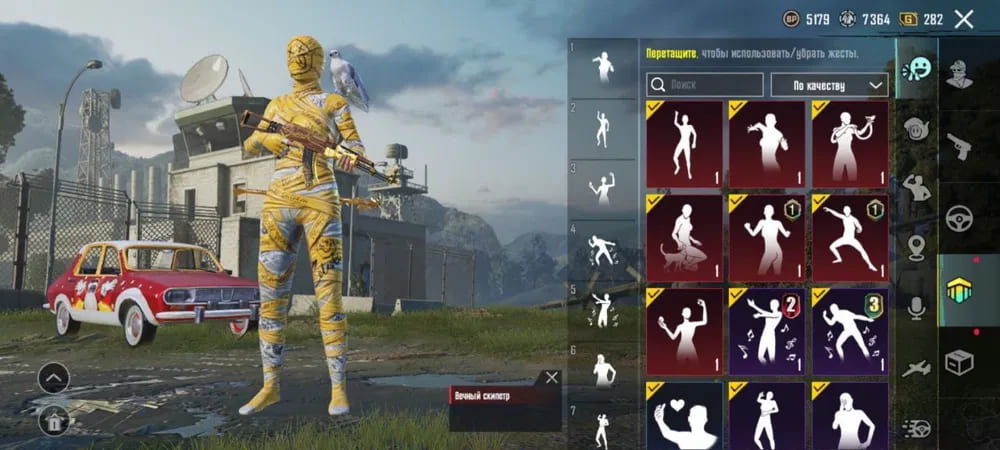1000x450 pixels.
Task: Pick the dancing emote with badge 3
Action: pos(850,331)
